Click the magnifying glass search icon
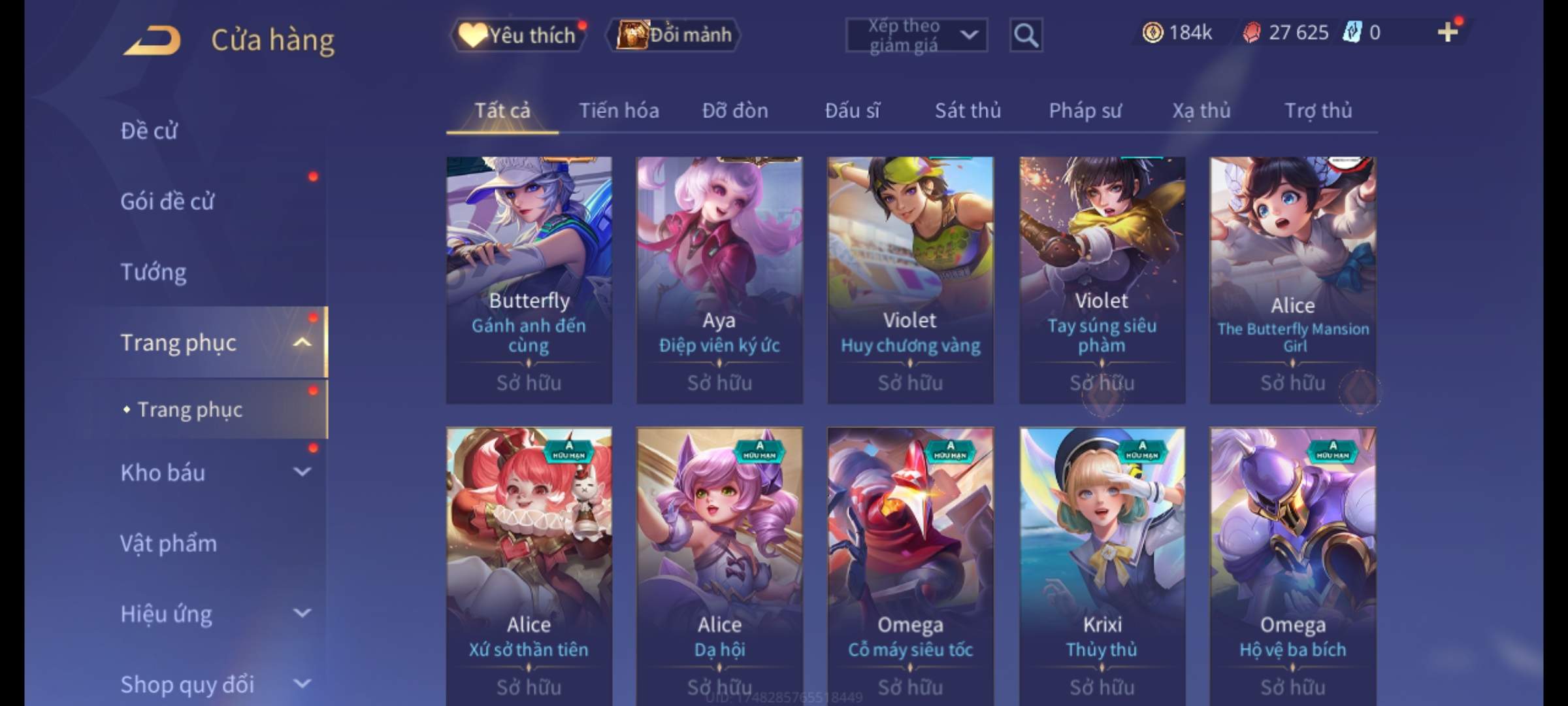Screen dimensions: 1568x706 pos(1026,35)
